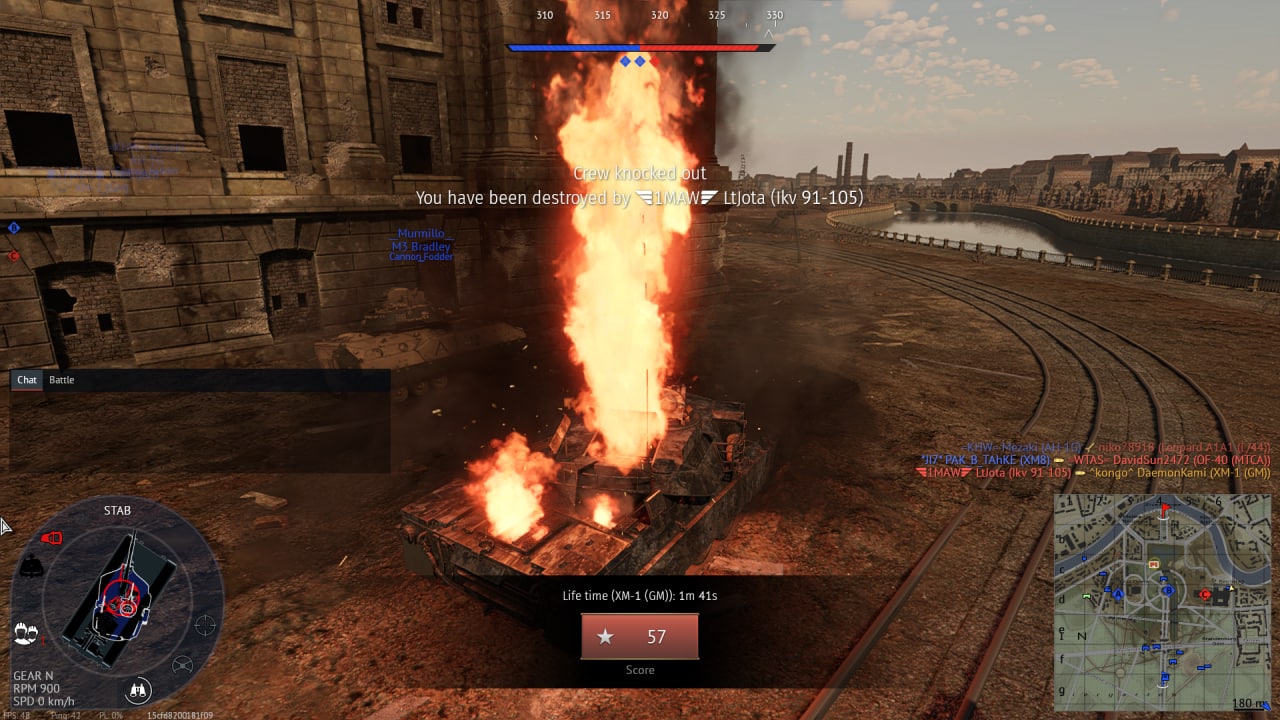Open the Battle log tab

(x=62, y=380)
